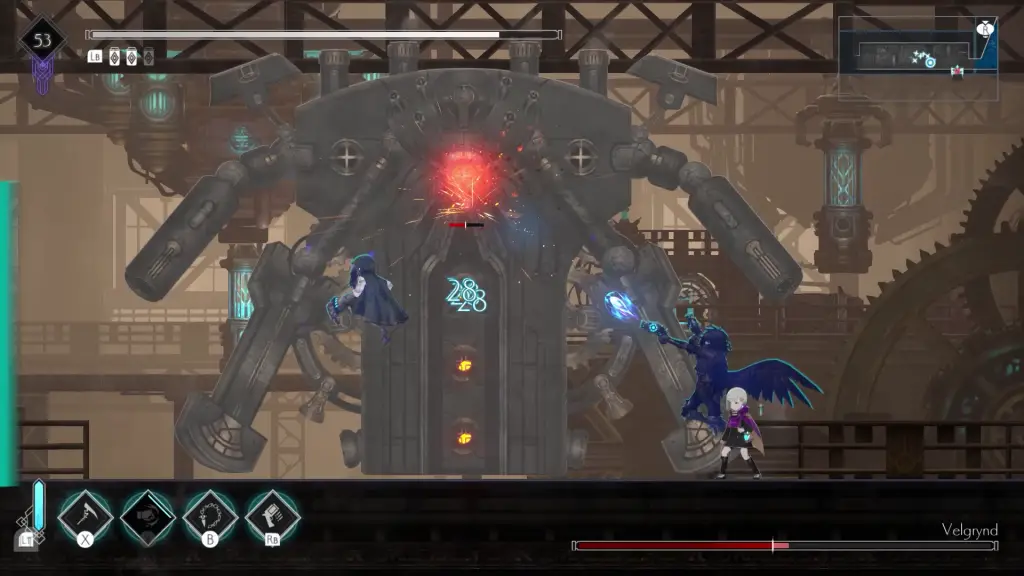Screen dimensions: 1024x576
Task: Select the glowing blue sword gauge icon
Action: (x=39, y=506)
